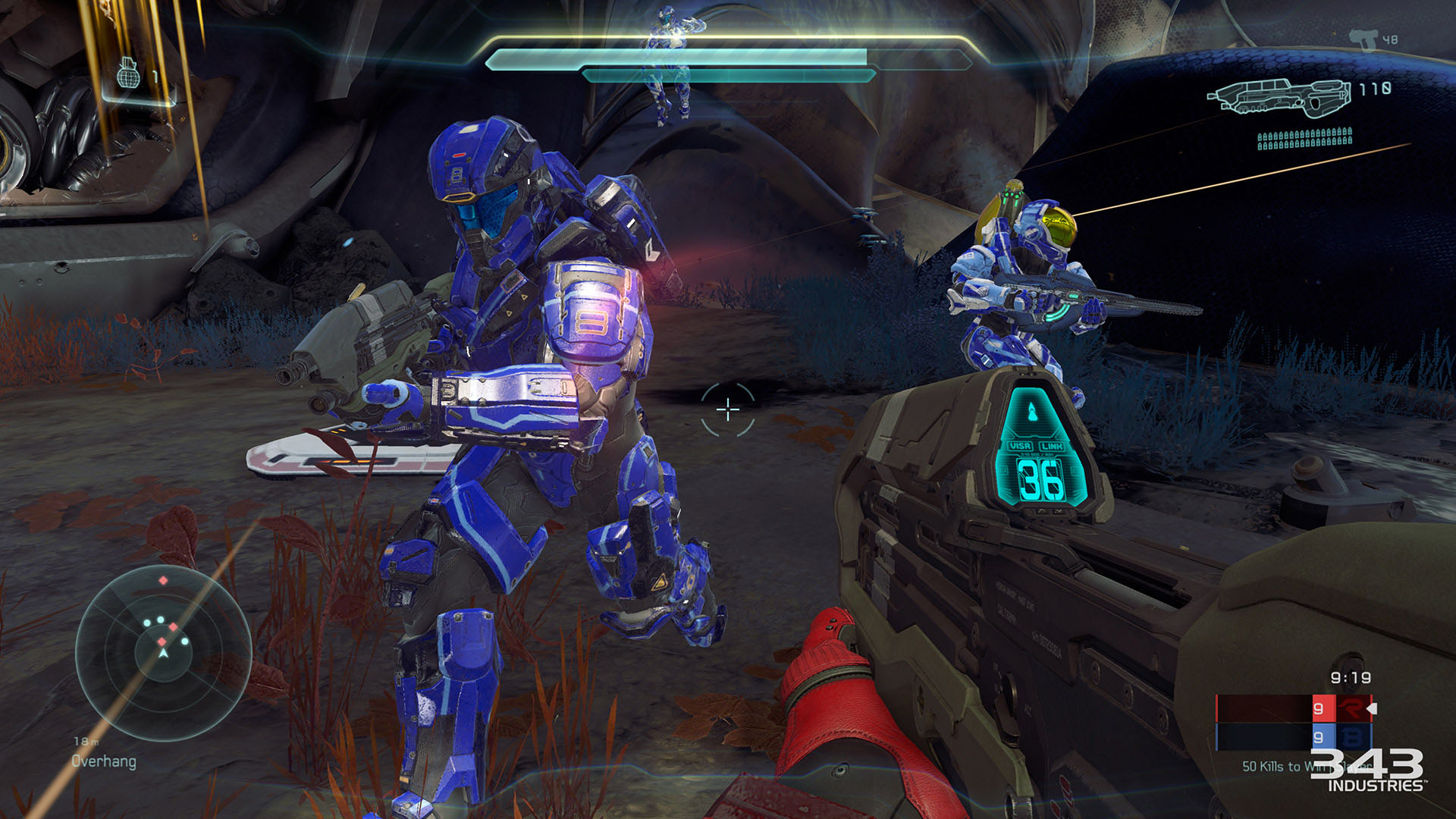Click the blue team score emblem
The width and height of the screenshot is (1456, 819).
[1351, 737]
